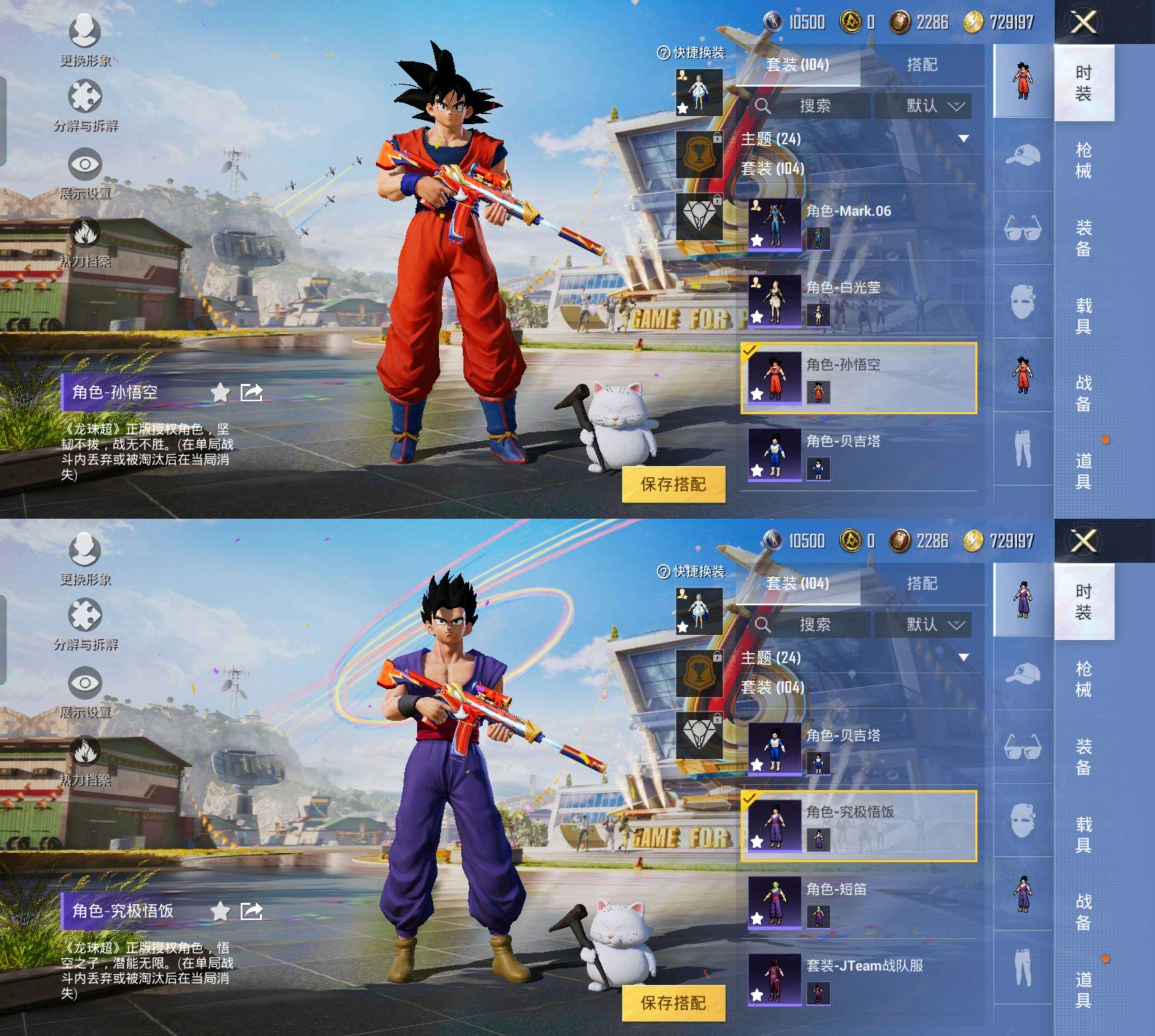Image resolution: width=1155 pixels, height=1036 pixels.
Task: Choose the 角色-短笛 outfit row
Action: [858, 903]
